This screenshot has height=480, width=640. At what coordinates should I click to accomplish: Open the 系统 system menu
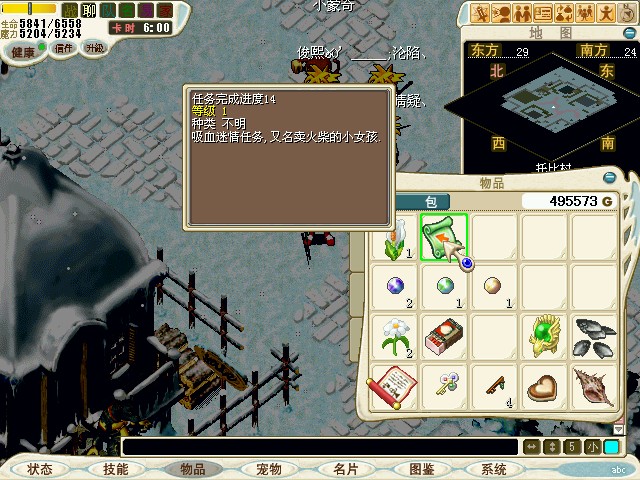pyautogui.click(x=494, y=469)
